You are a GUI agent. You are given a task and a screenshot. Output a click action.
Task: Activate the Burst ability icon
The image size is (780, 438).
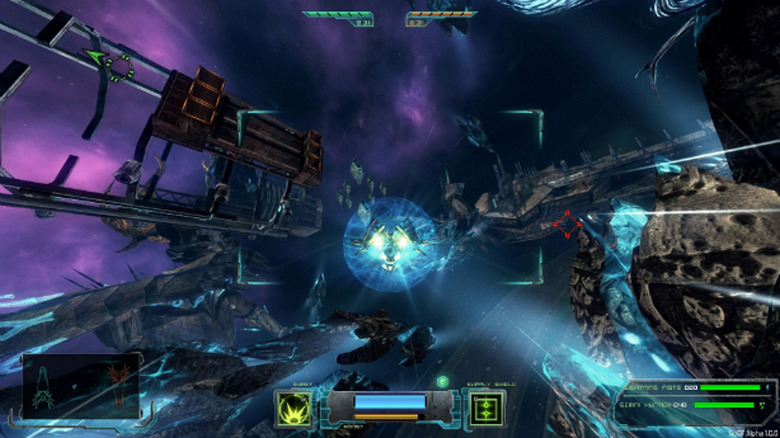click(x=292, y=408)
